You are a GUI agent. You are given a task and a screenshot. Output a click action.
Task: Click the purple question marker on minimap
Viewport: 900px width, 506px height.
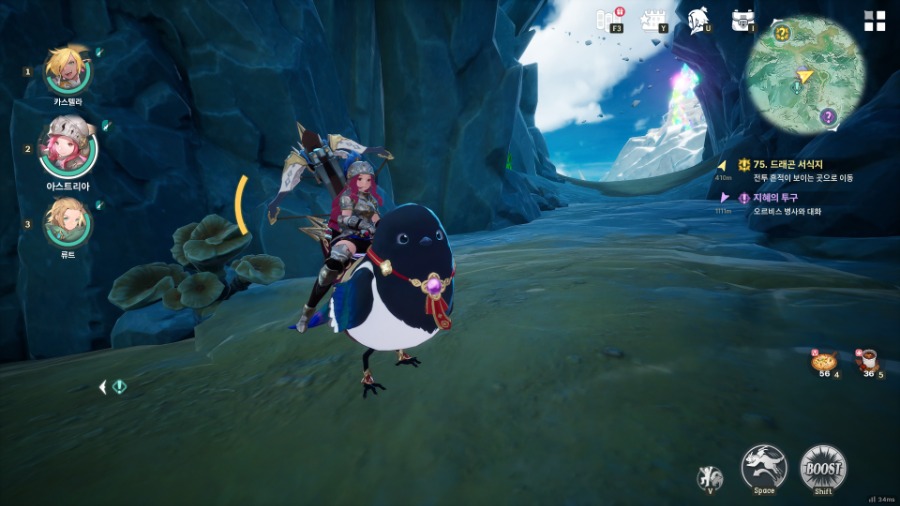827,117
